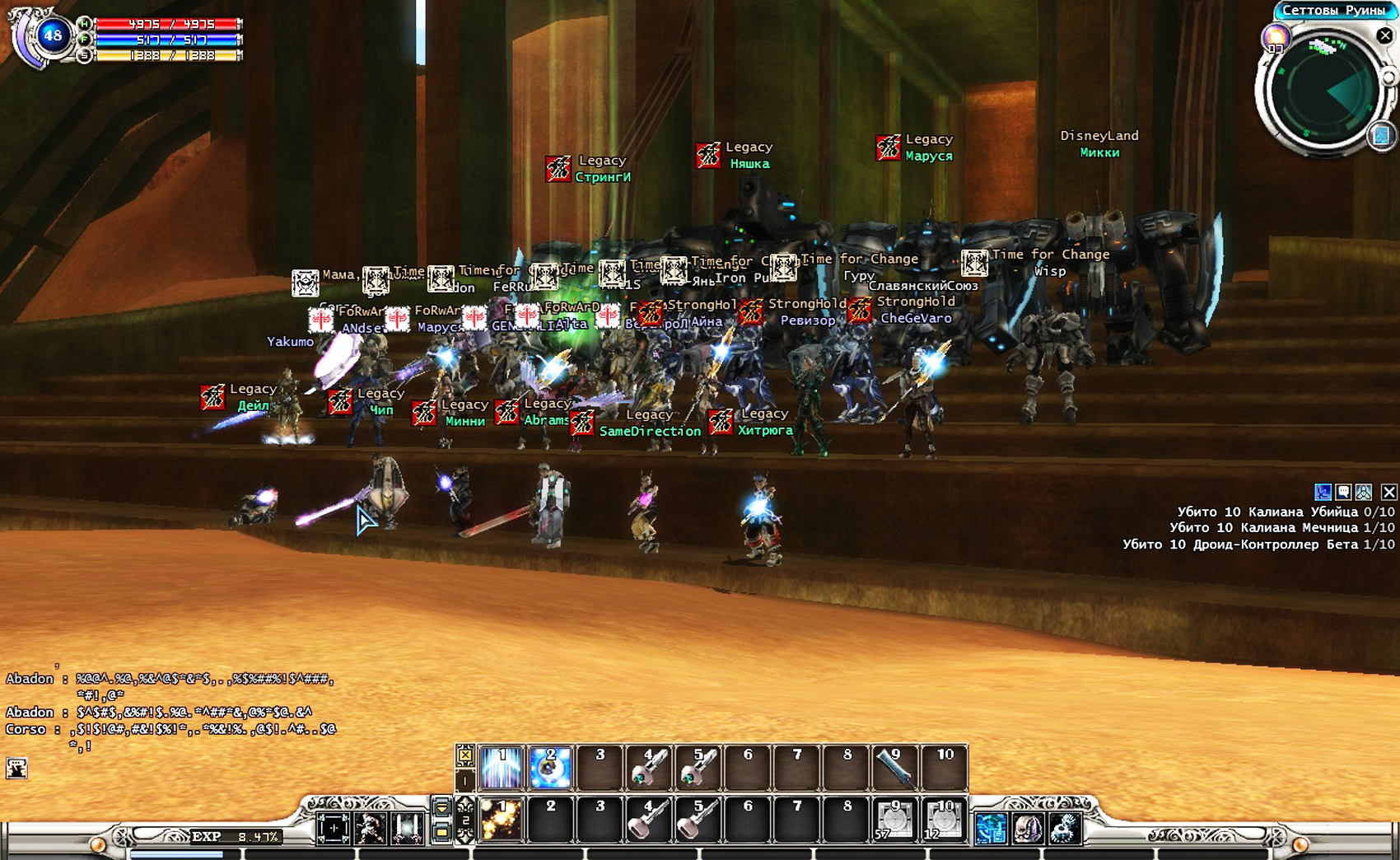Use the blue orb skill in slot 2
The image size is (1400, 860).
point(550,768)
